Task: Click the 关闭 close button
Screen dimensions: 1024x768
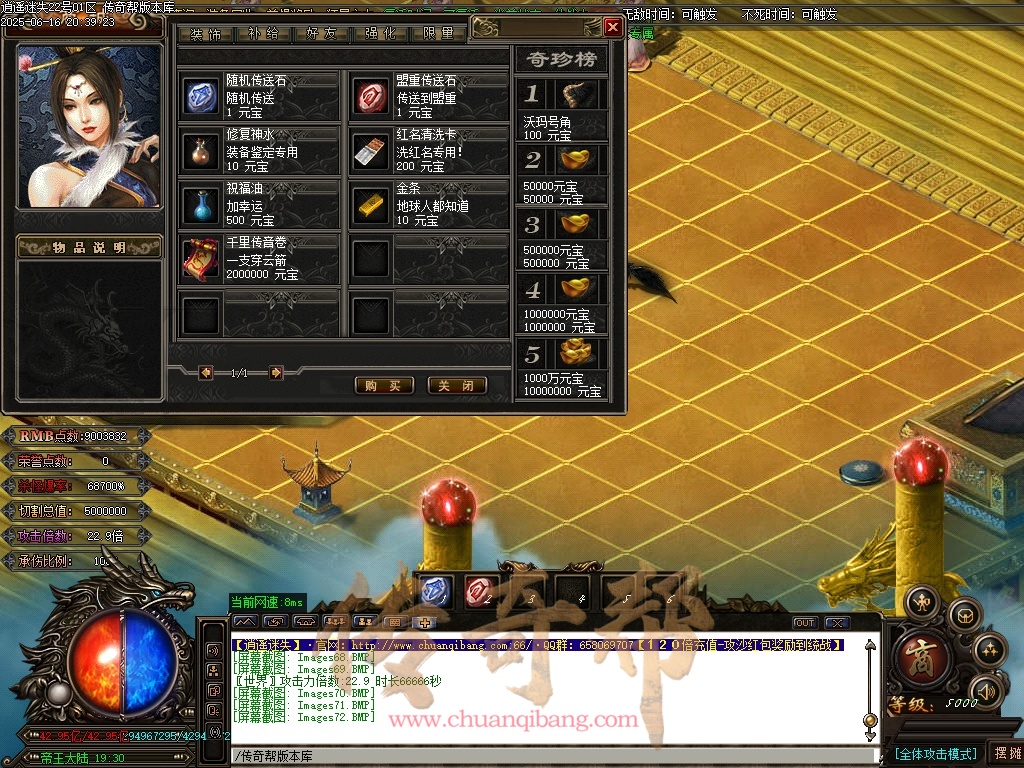Action: point(457,385)
